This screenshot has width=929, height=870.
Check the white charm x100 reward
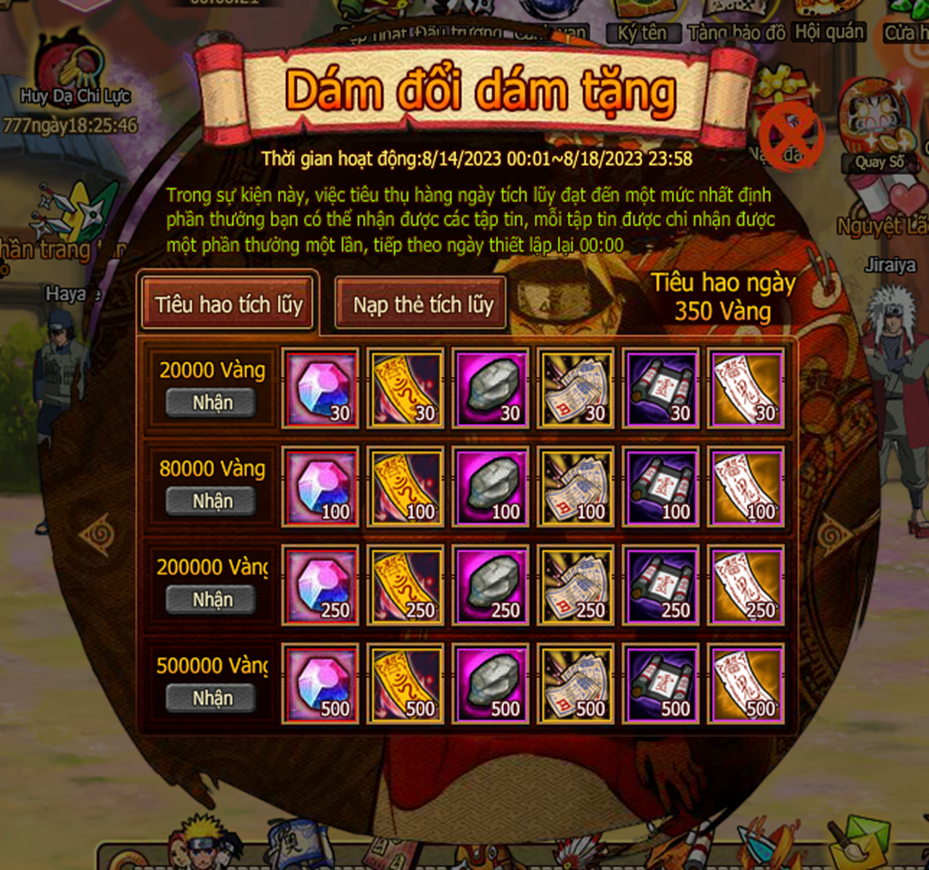coord(745,486)
